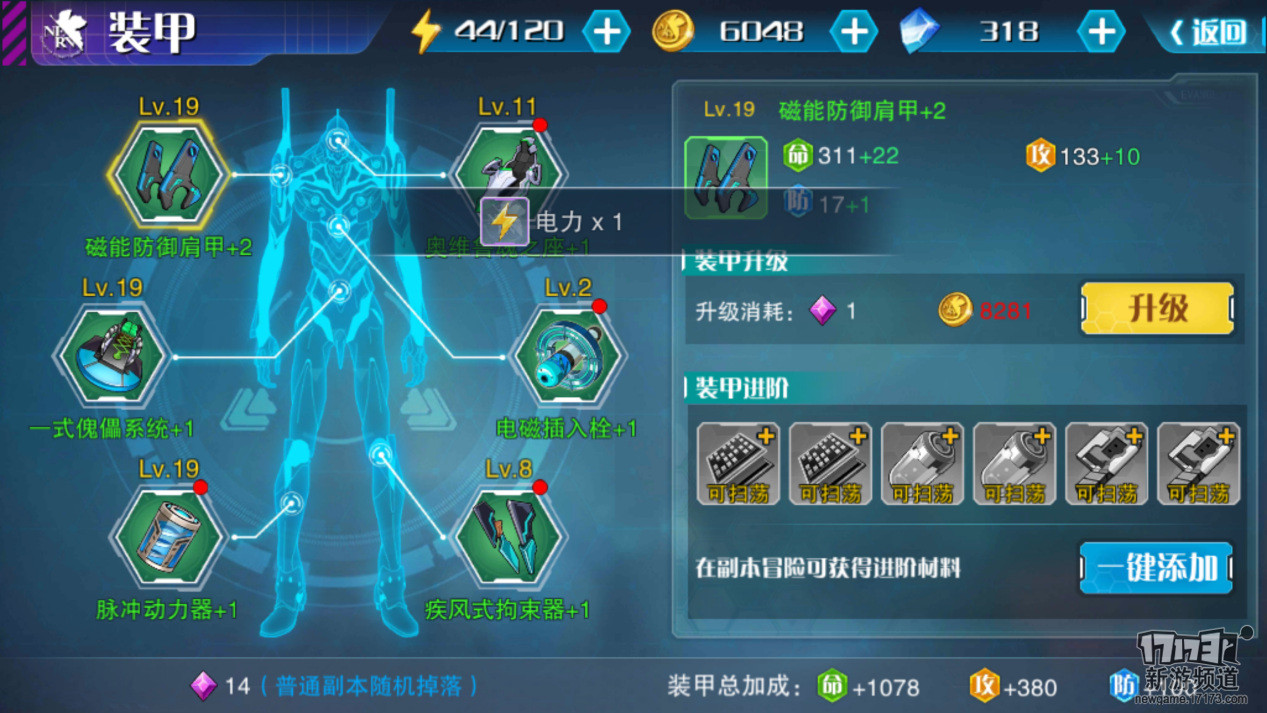Screen dimensions: 1267x713
Task: Choose the 脉冲动力器+1 armor slot
Action: coord(166,538)
